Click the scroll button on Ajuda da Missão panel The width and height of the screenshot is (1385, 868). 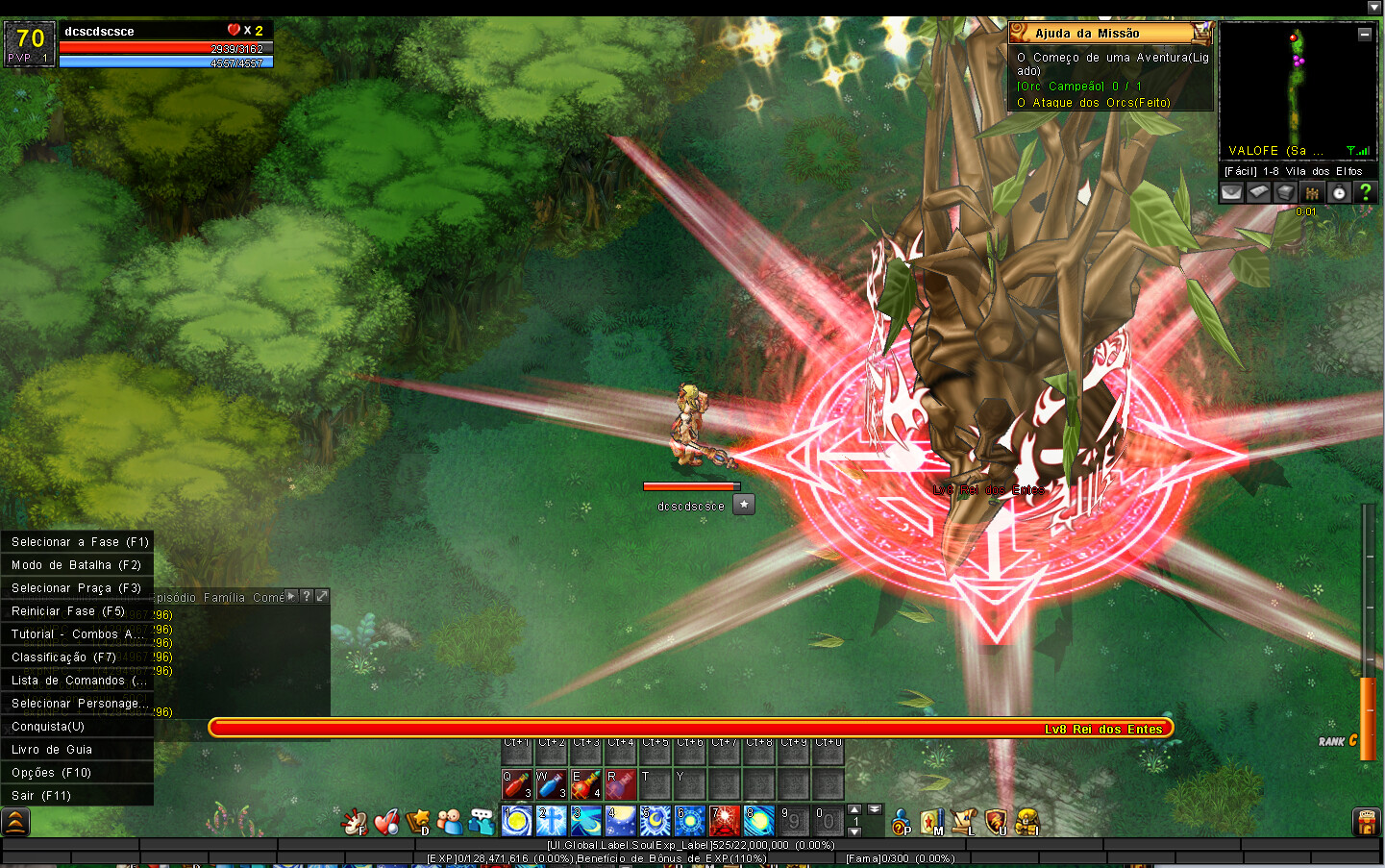pos(1200,32)
